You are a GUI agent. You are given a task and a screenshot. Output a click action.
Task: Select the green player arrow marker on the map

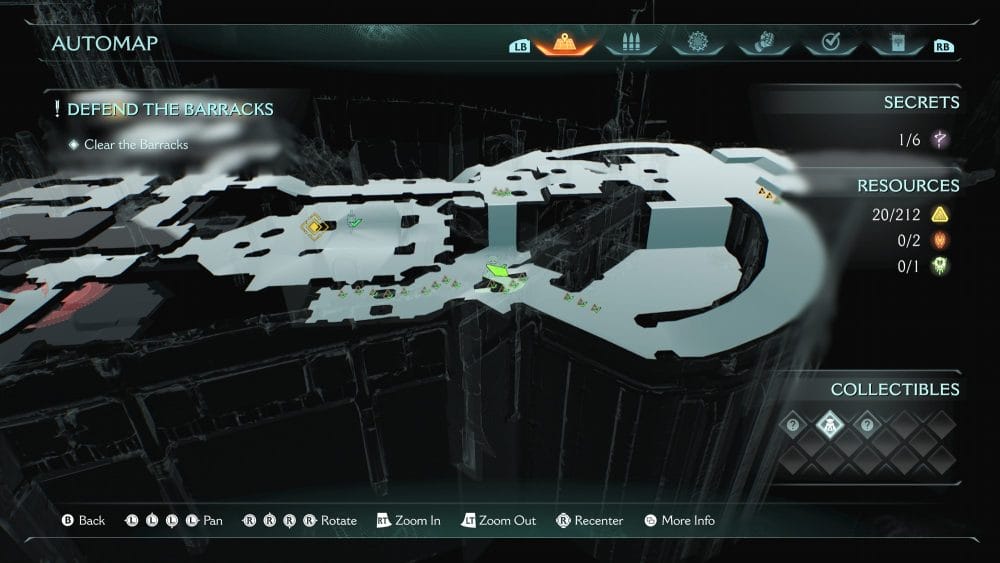coord(499,270)
